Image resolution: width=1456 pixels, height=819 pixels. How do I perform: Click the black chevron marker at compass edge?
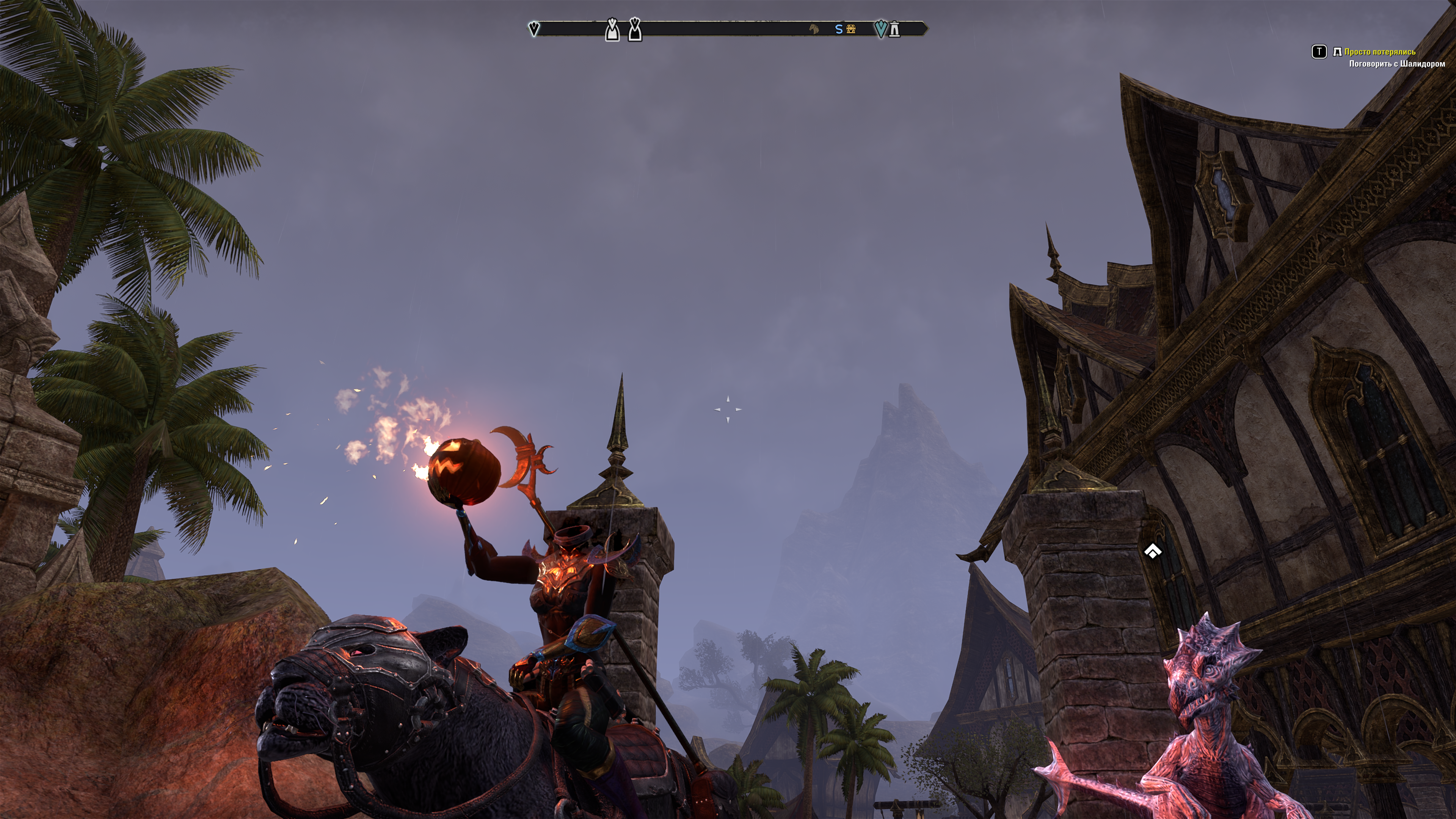pyautogui.click(x=533, y=28)
